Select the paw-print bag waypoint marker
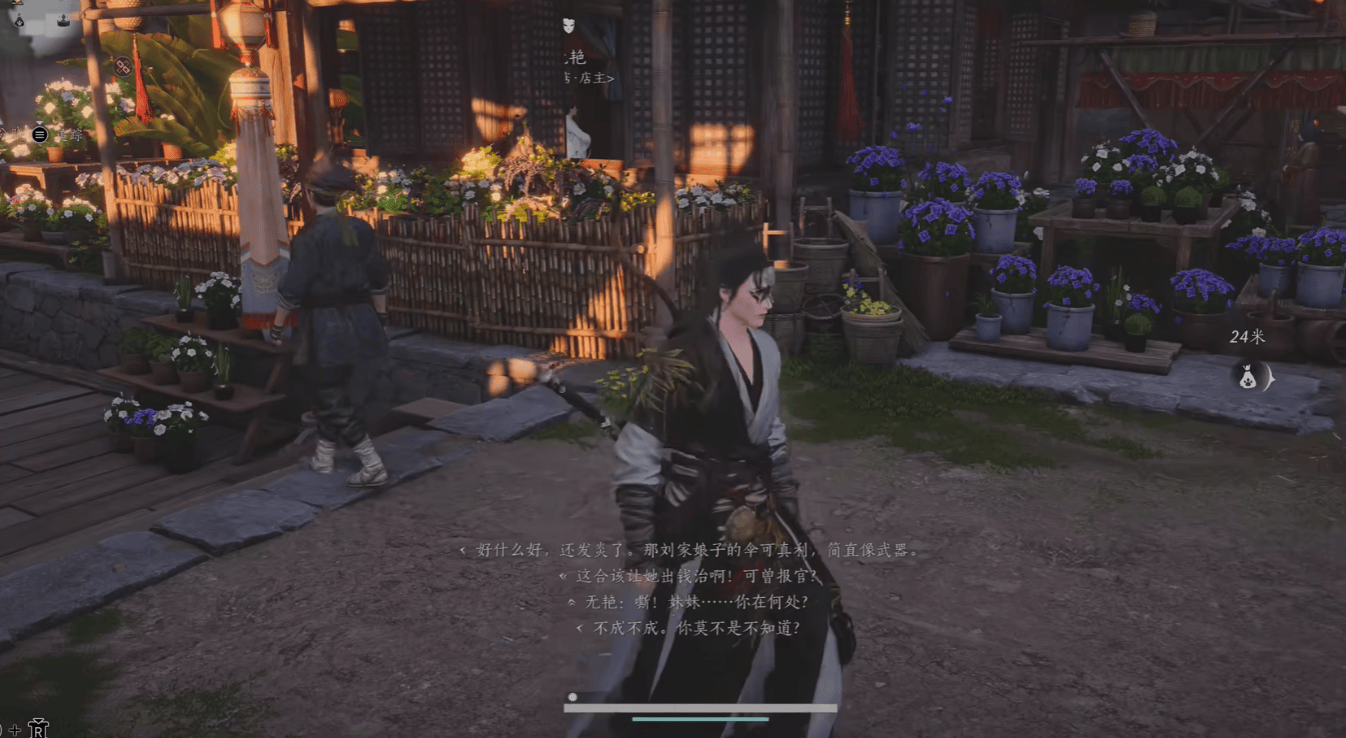This screenshot has width=1346, height=738. pyautogui.click(x=1248, y=377)
